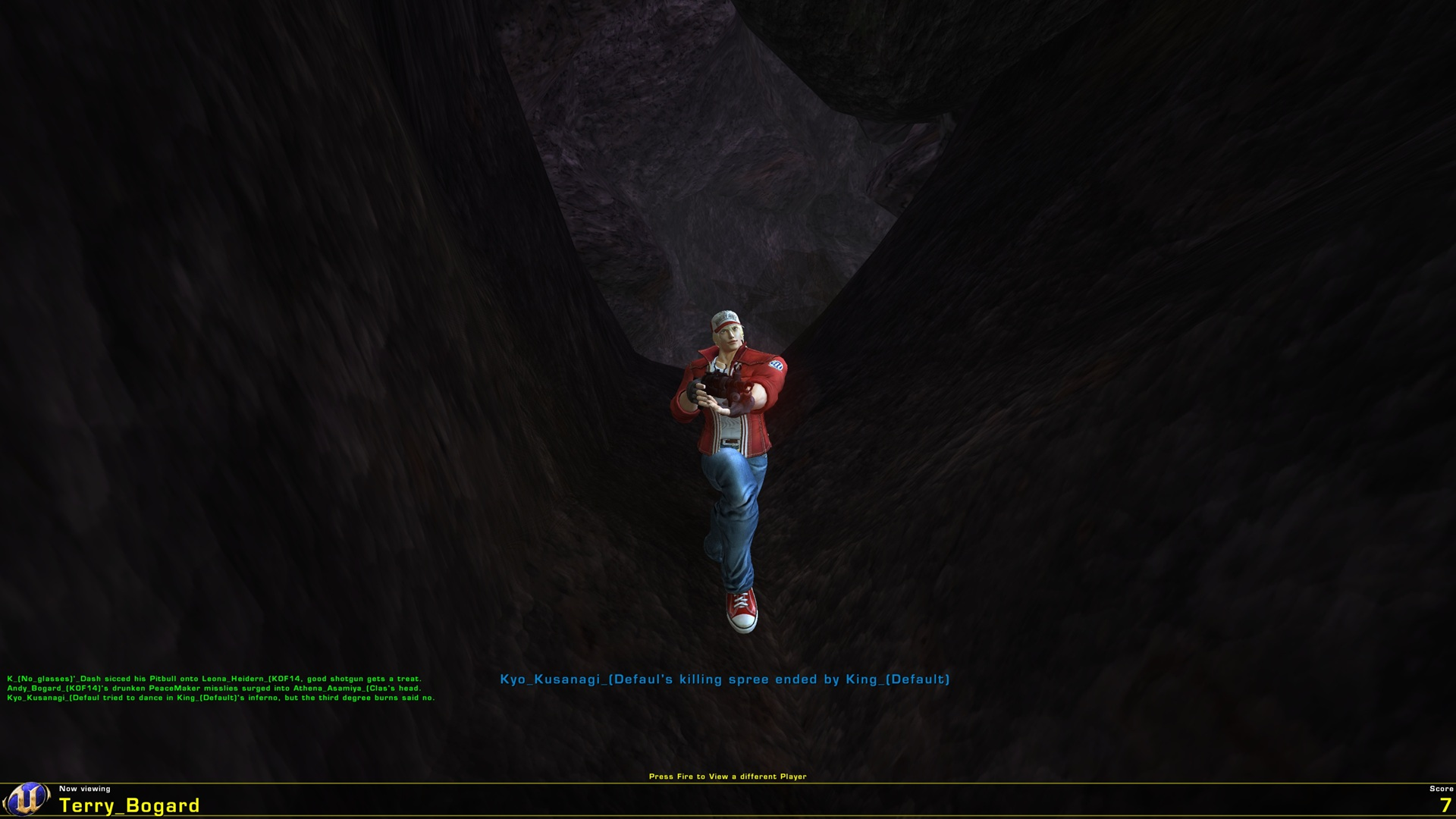Click the King_(Default) name in spree message
The image size is (1456, 819).
tap(900, 680)
